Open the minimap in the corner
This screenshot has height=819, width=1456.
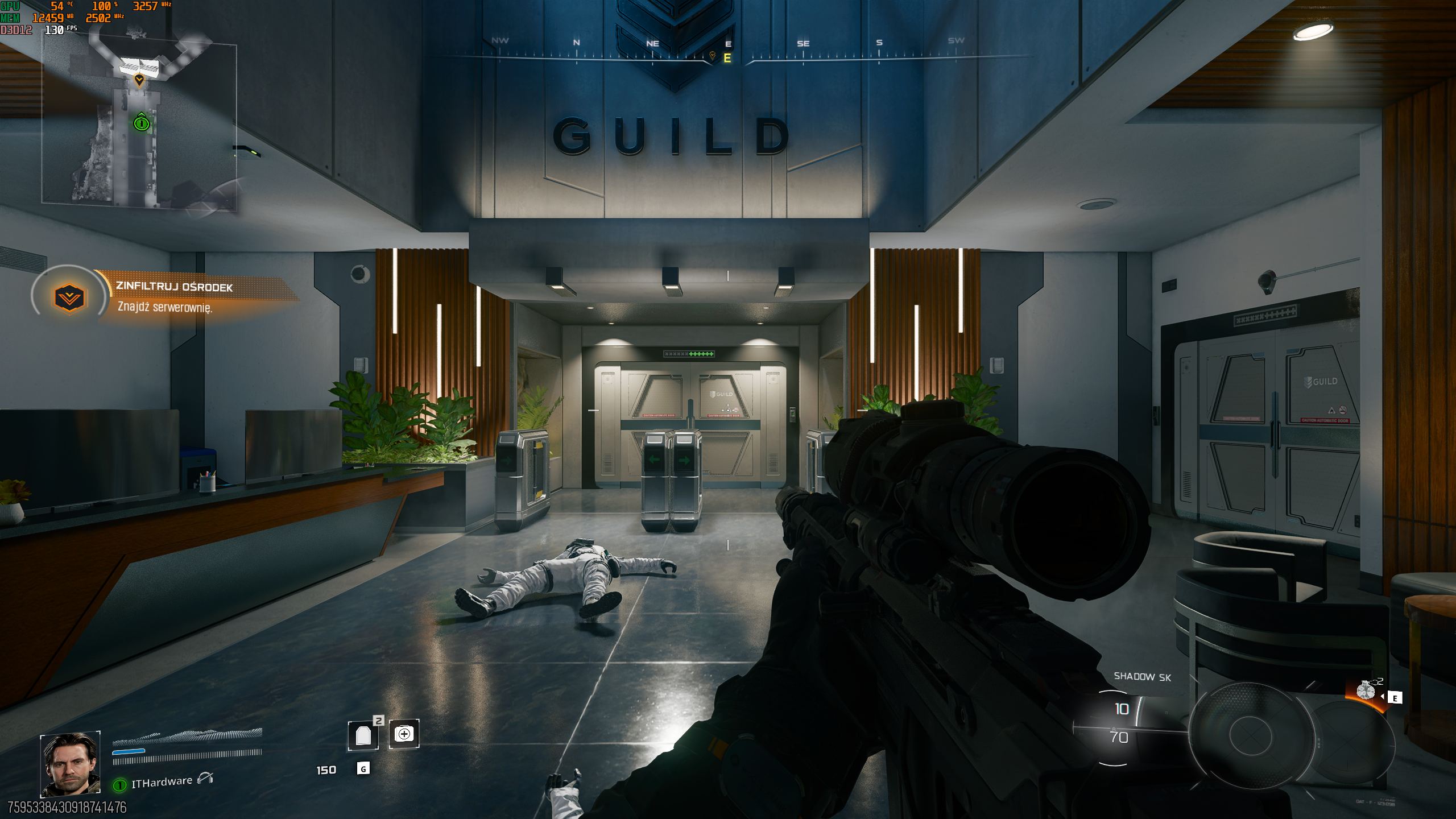coord(139,117)
